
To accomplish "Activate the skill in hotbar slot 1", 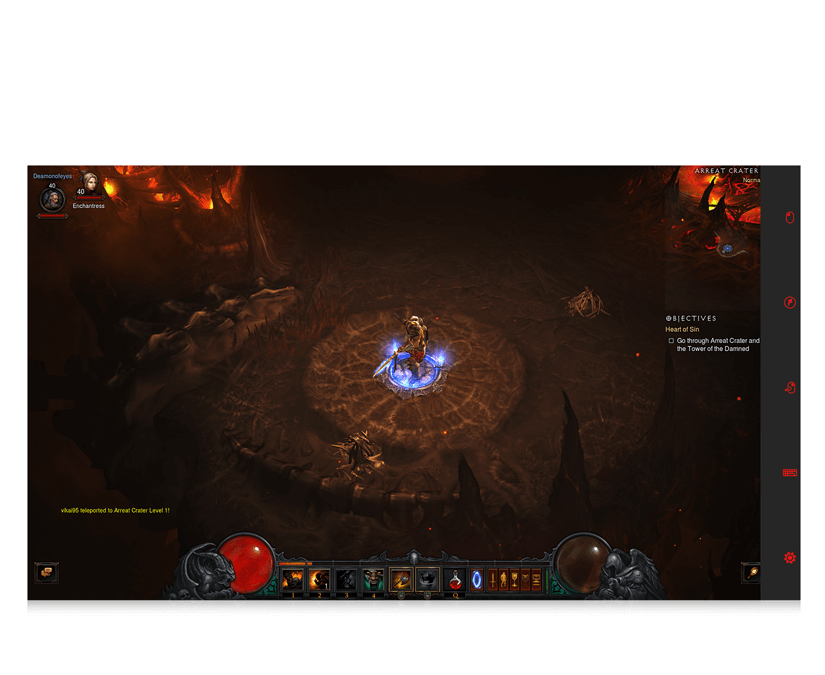I will 293,579.
